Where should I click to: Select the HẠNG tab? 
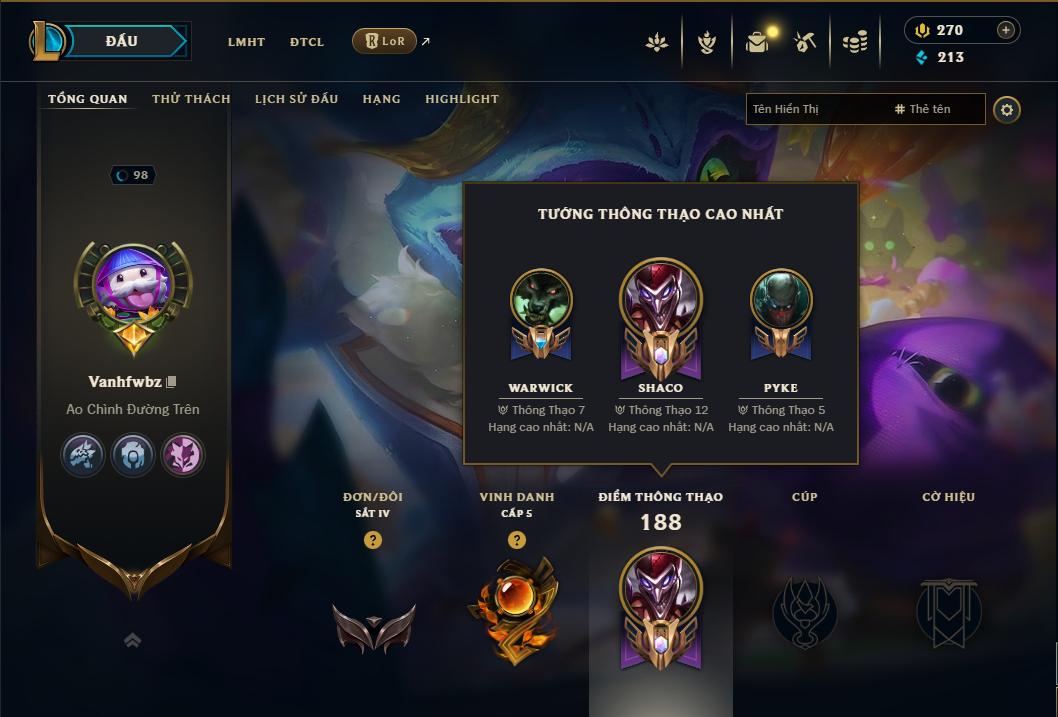[381, 99]
